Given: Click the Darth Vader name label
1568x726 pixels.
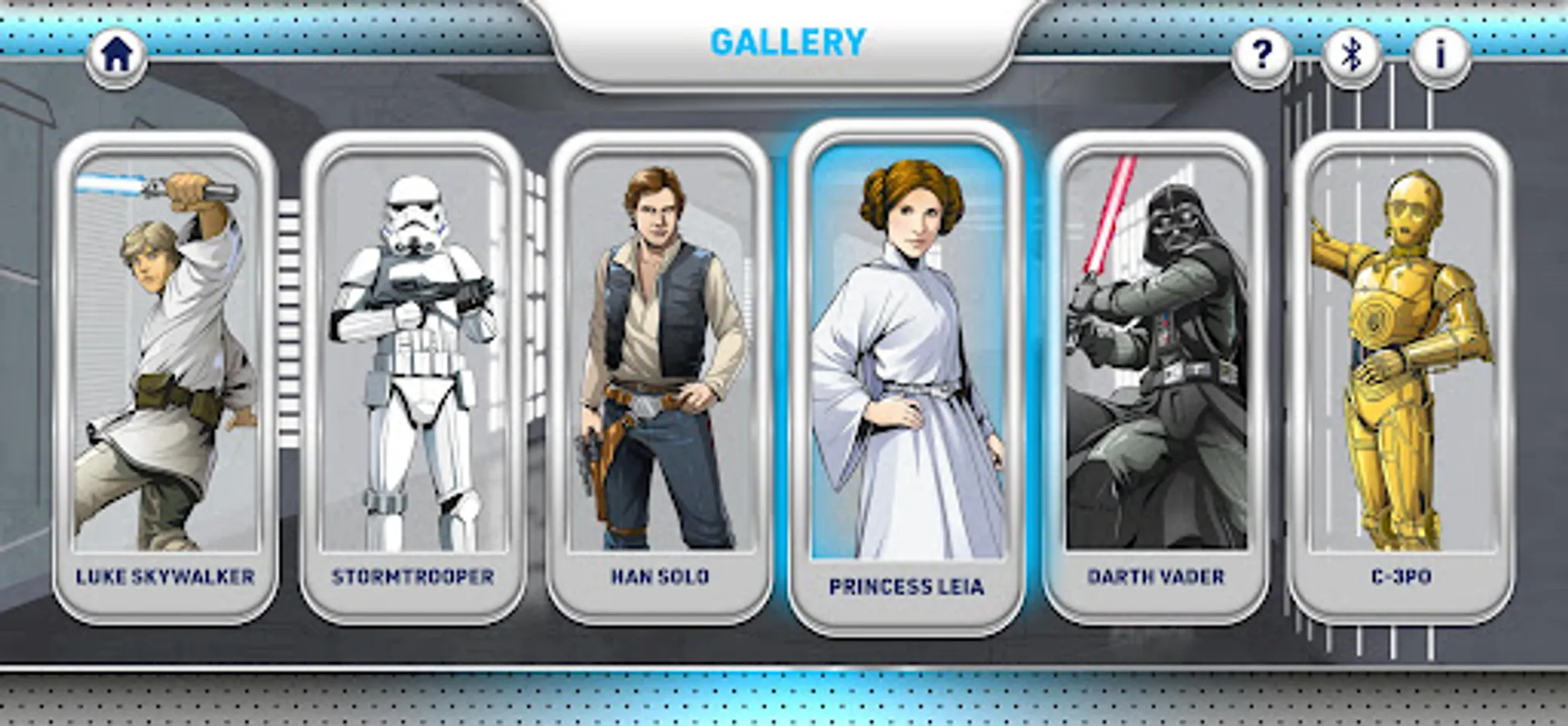Looking at the screenshot, I should pyautogui.click(x=1155, y=575).
